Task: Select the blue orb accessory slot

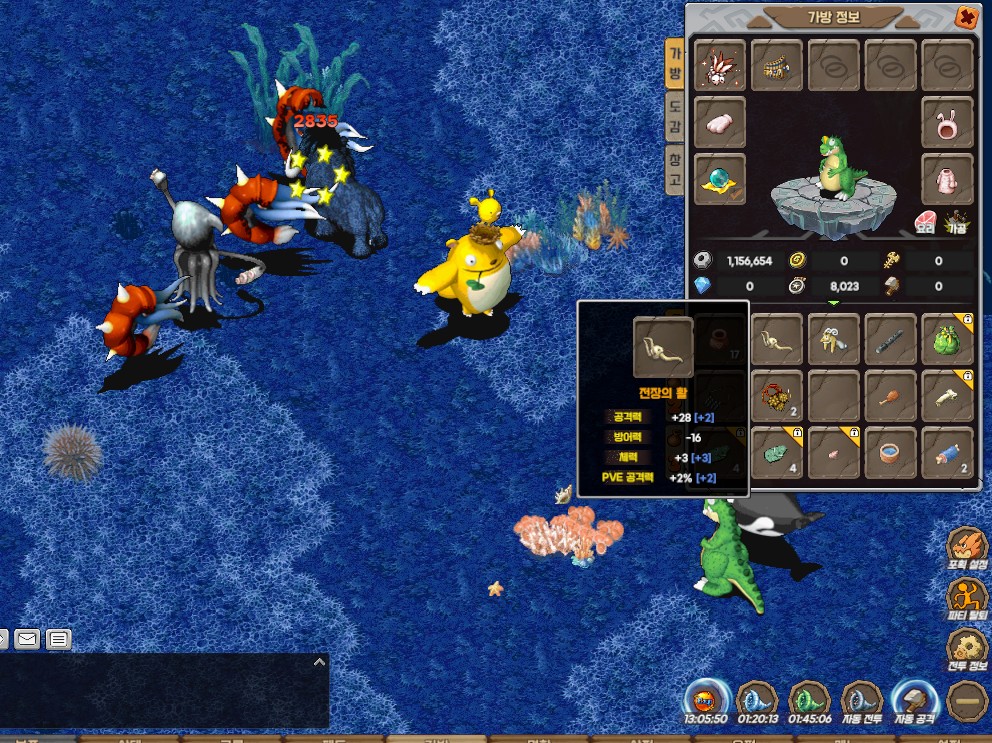Action: click(x=719, y=179)
